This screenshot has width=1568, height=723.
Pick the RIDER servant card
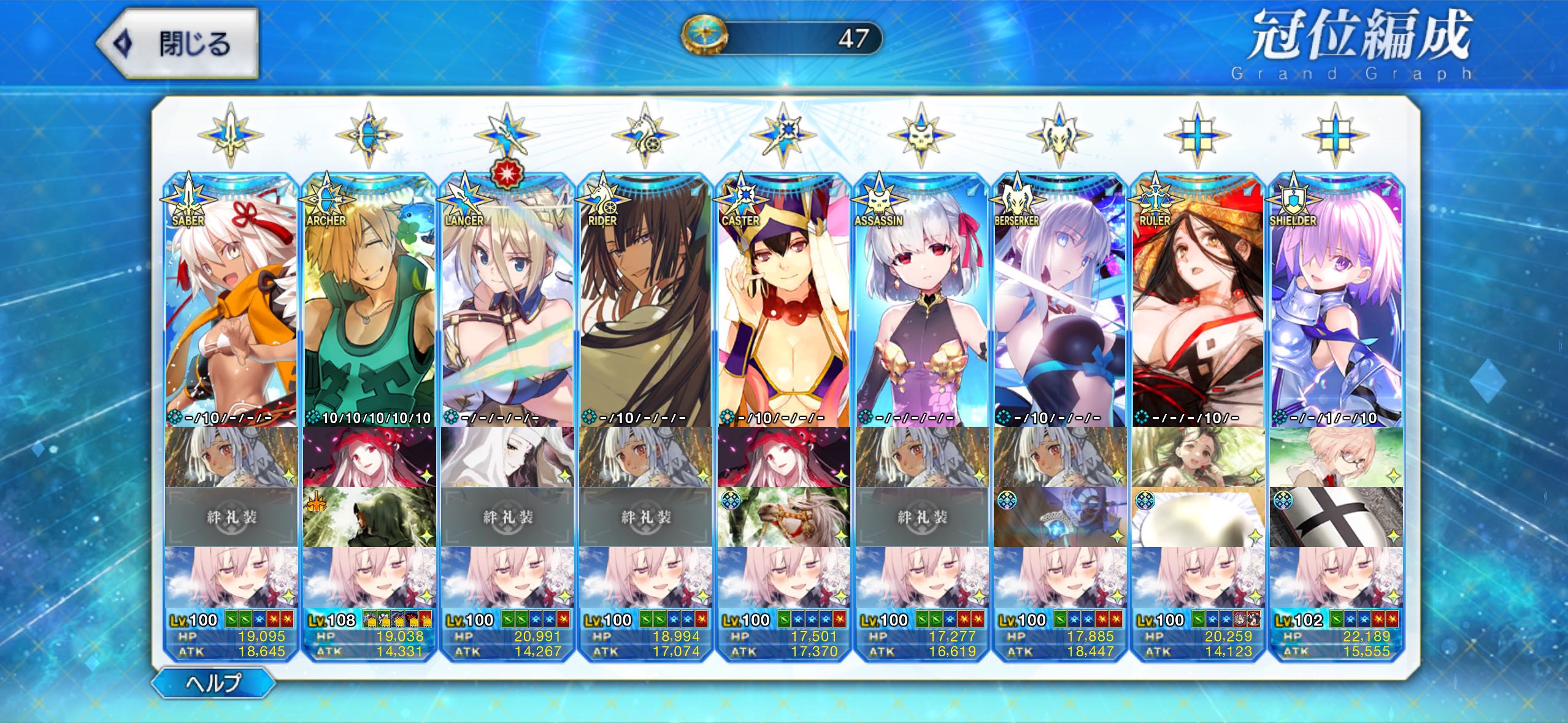click(645, 300)
